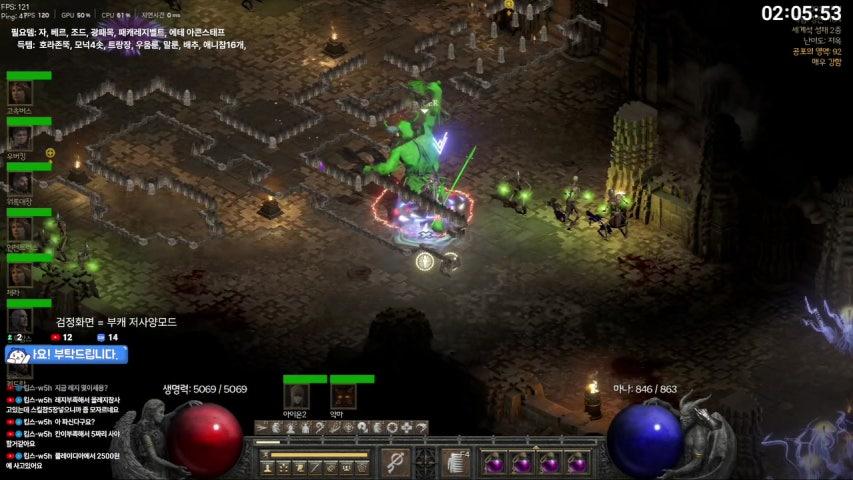Choose party member 고속버스's portrait

tap(20, 93)
